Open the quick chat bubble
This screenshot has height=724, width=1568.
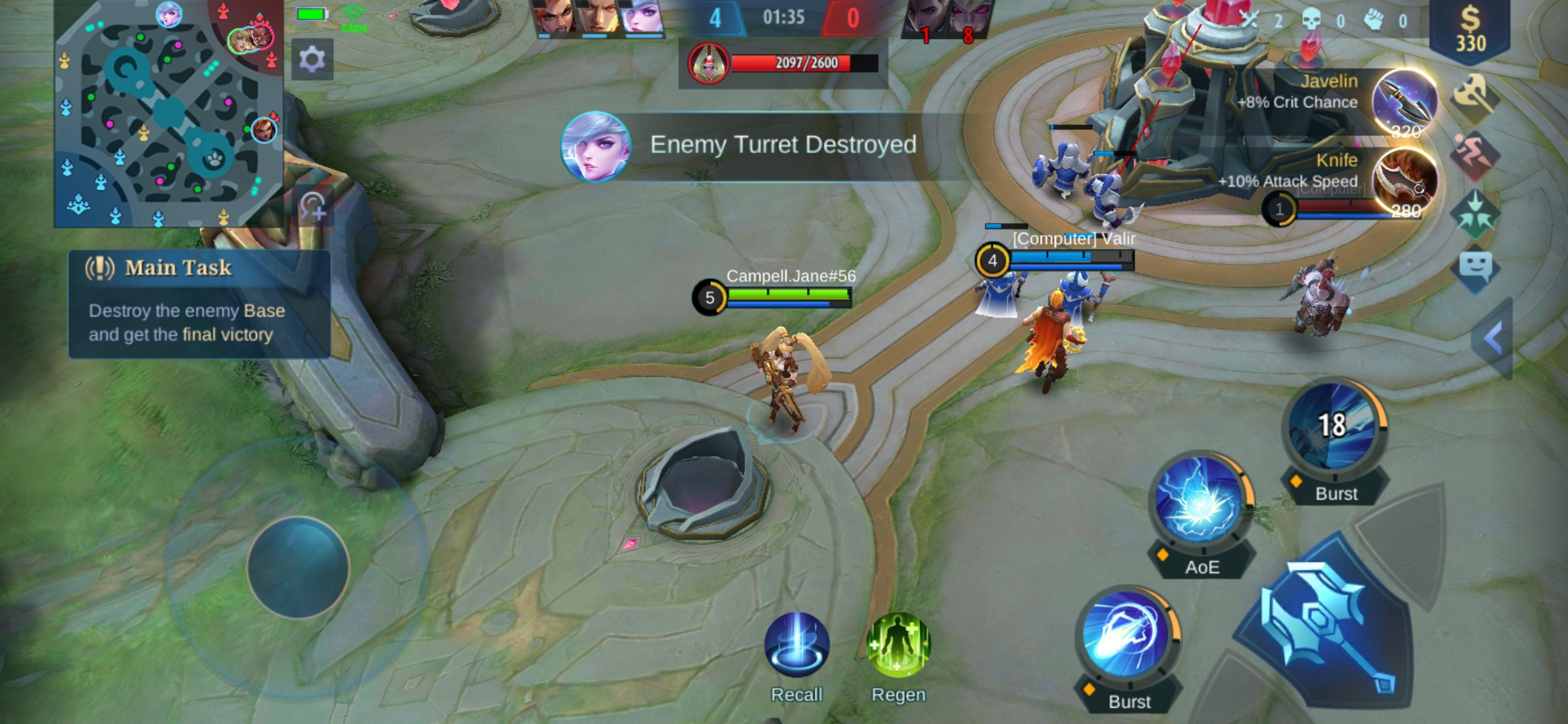(x=1475, y=268)
